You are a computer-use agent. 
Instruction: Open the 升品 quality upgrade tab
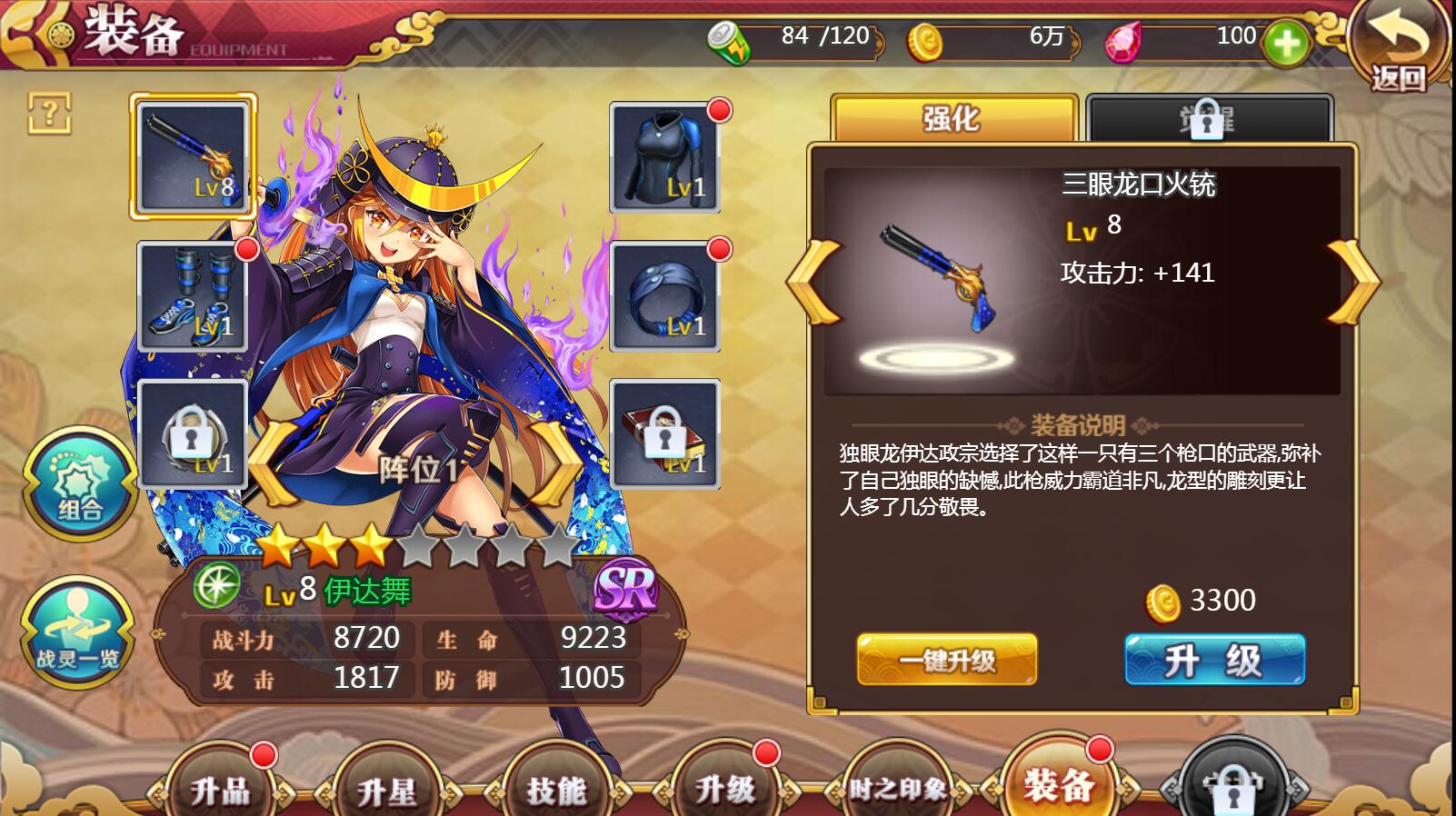coord(220,789)
